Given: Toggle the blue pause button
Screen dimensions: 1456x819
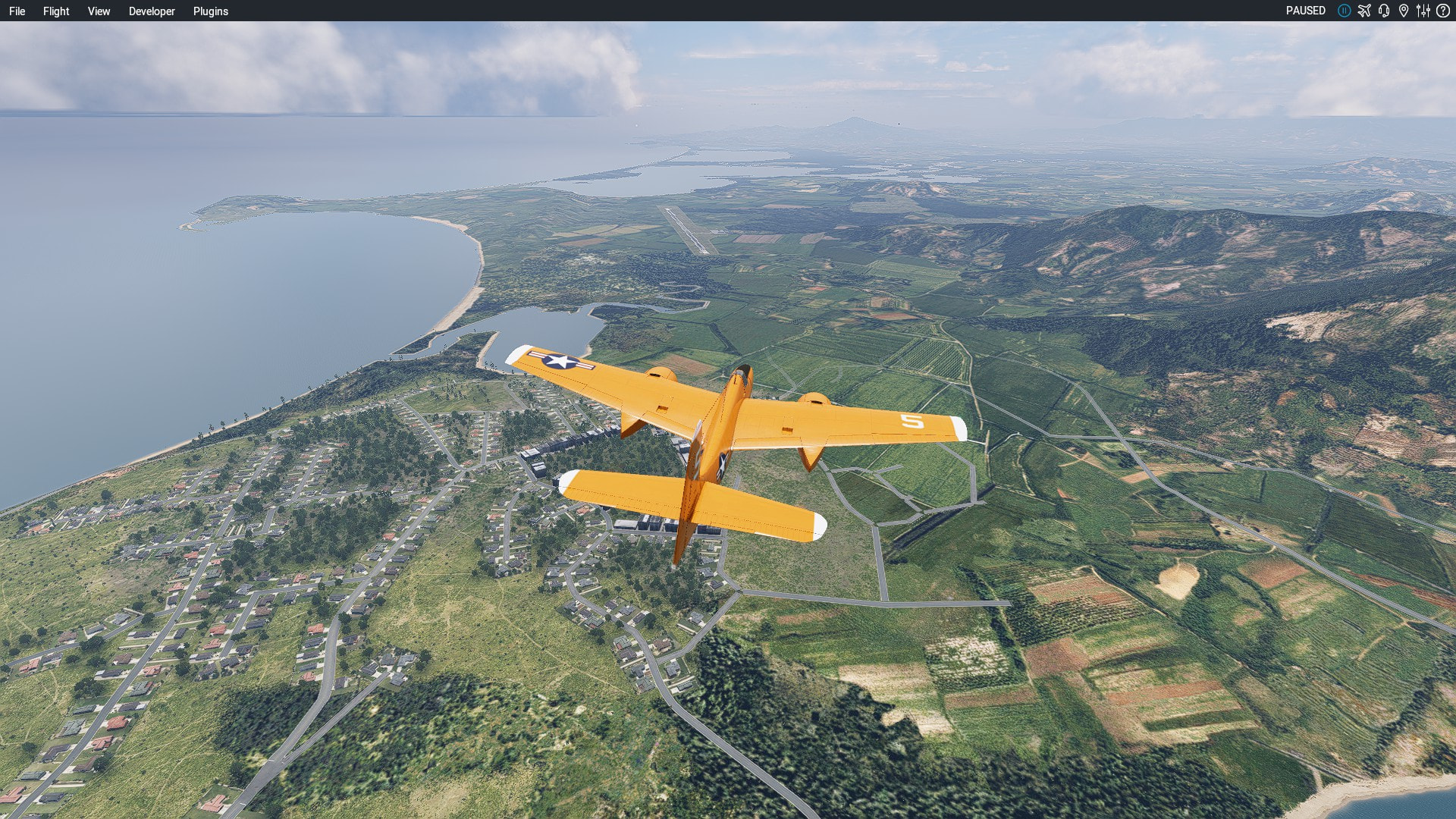Looking at the screenshot, I should click(1344, 11).
